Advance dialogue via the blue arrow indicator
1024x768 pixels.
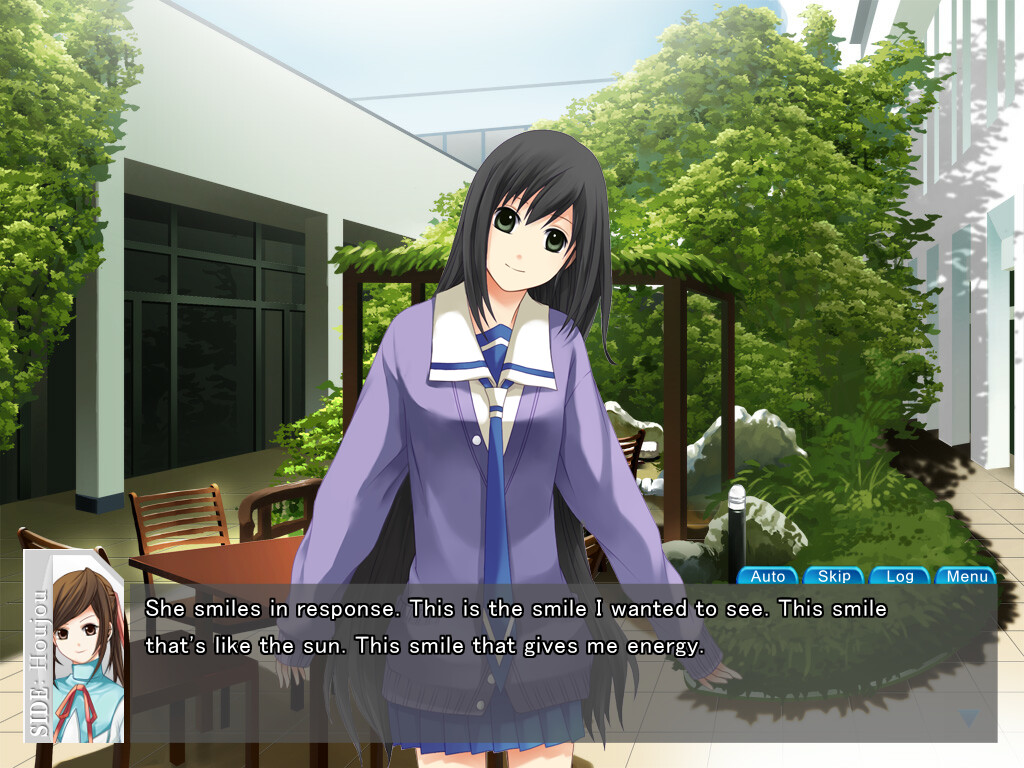coord(967,717)
